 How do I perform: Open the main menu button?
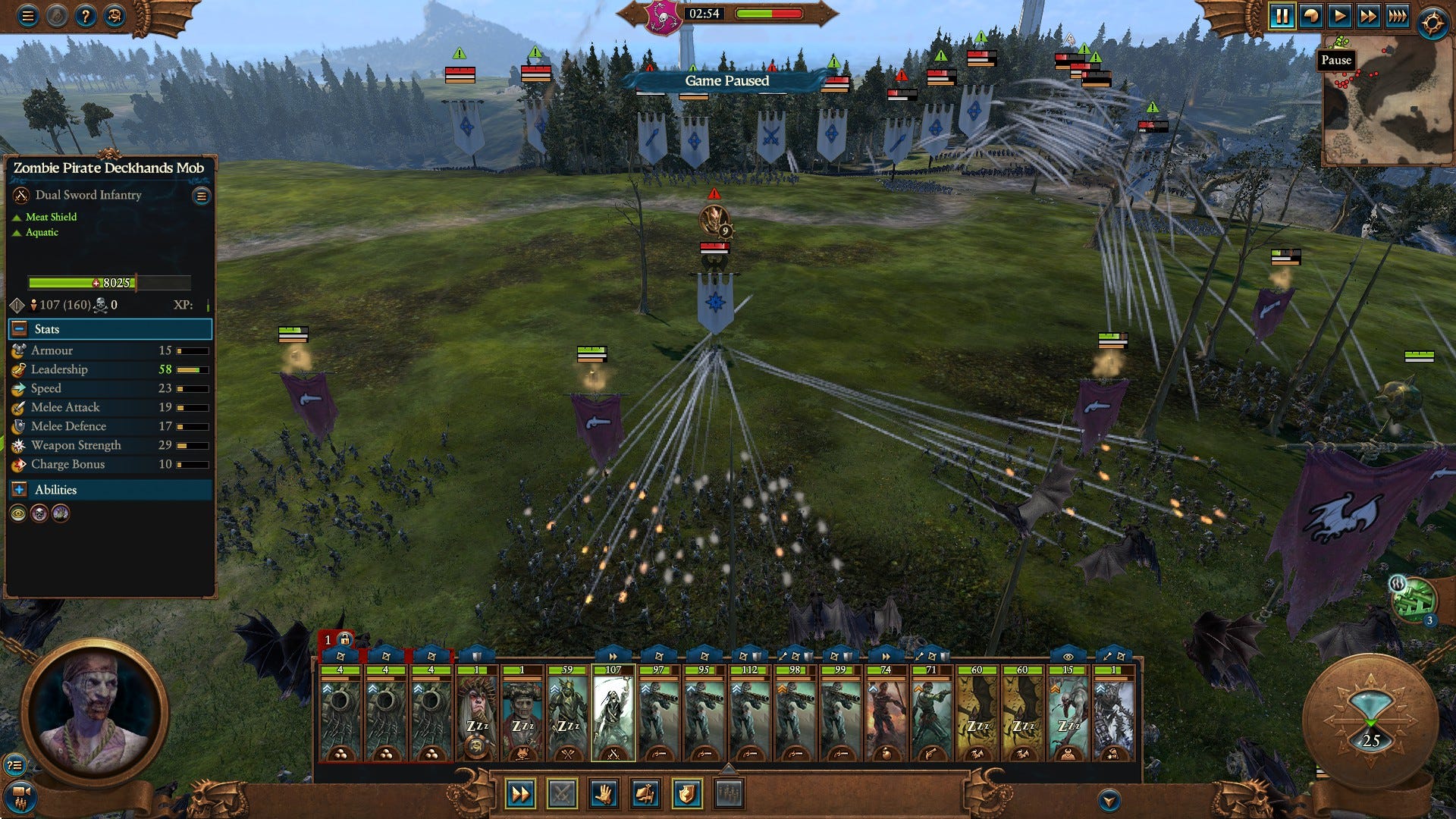(27, 16)
